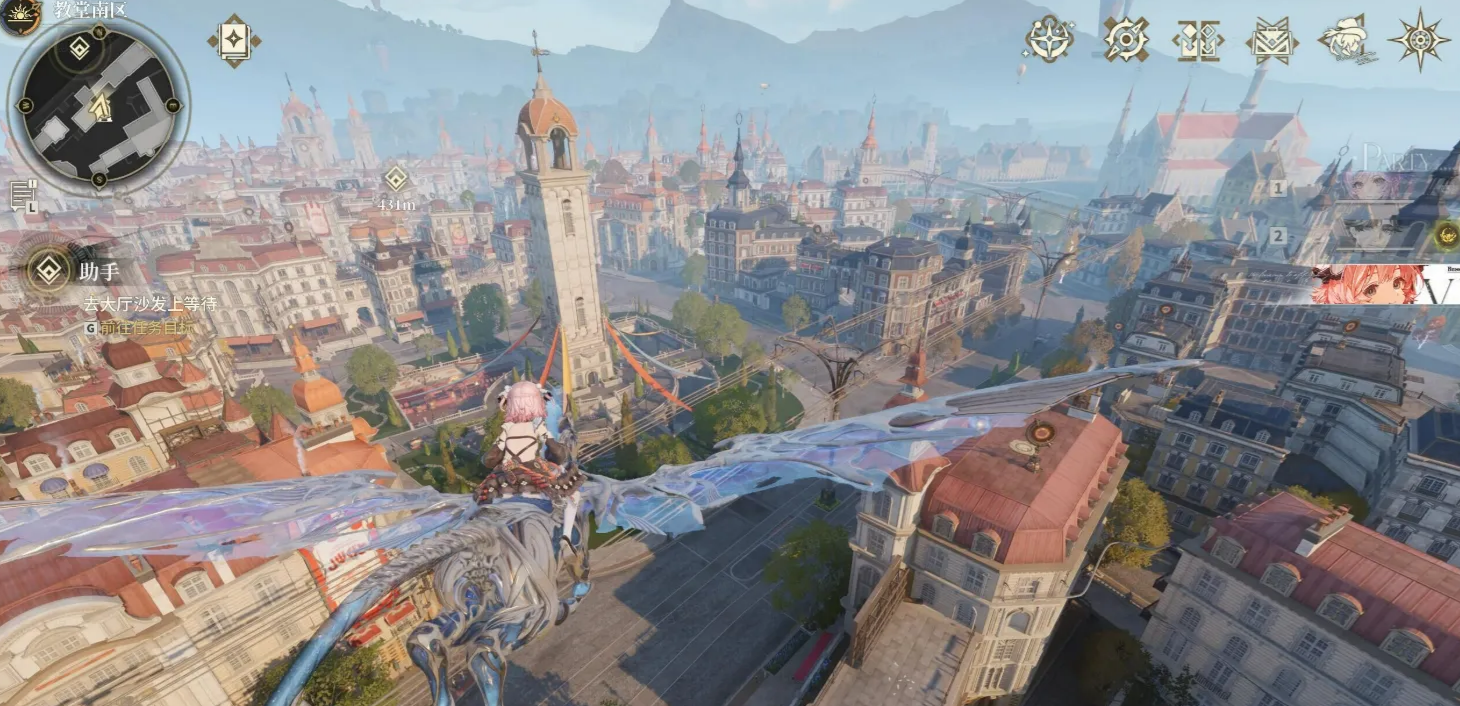This screenshot has height=706, width=1460.
Task: Open the sparkling compass star menu icon
Action: coord(1049,39)
